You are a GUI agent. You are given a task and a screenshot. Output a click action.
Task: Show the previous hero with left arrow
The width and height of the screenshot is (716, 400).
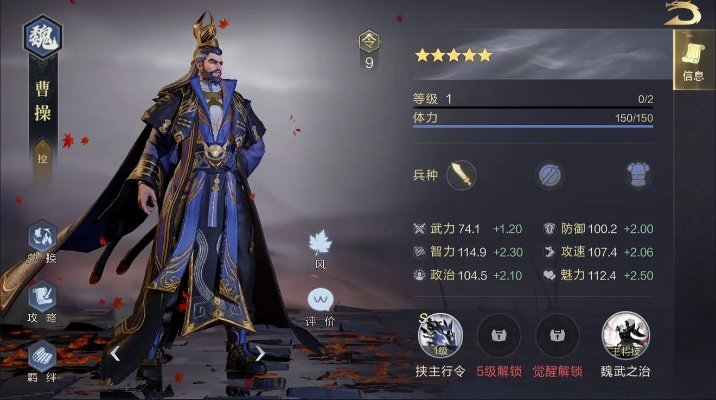pyautogui.click(x=116, y=352)
